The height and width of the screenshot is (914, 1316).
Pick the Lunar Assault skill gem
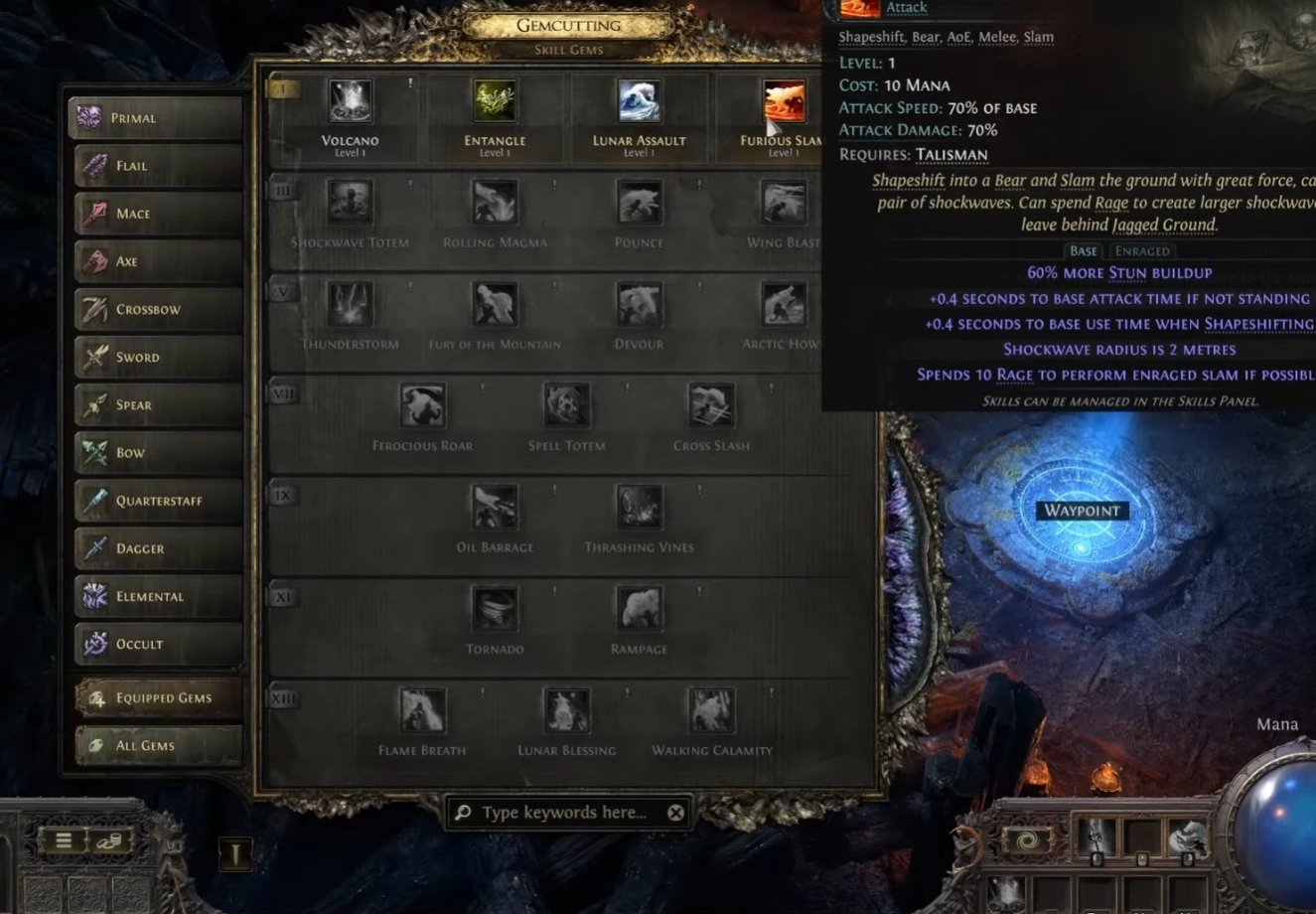tap(639, 102)
